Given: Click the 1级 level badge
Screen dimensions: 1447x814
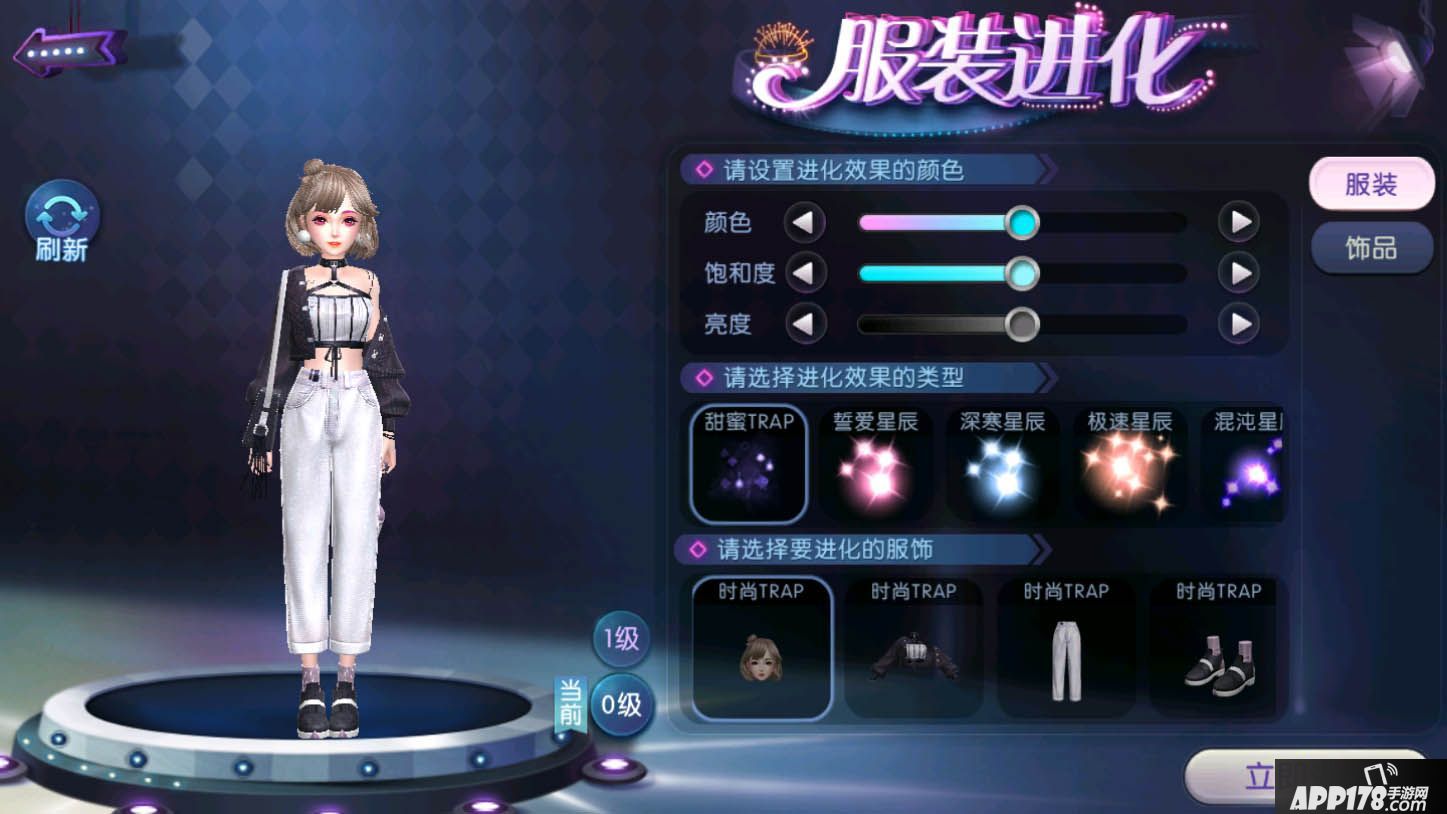Looking at the screenshot, I should 621,639.
